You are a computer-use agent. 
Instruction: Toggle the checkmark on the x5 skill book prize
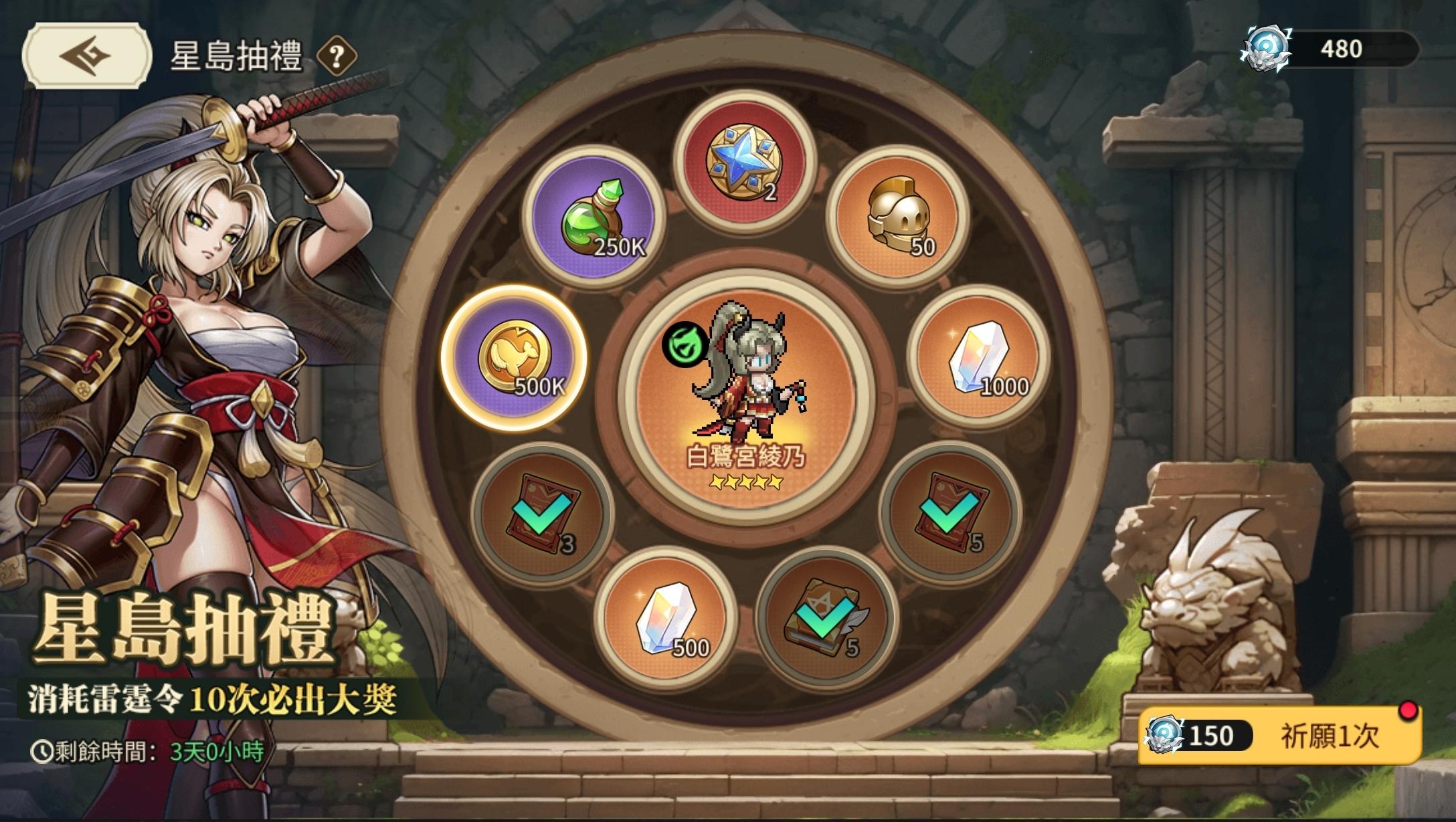point(824,624)
